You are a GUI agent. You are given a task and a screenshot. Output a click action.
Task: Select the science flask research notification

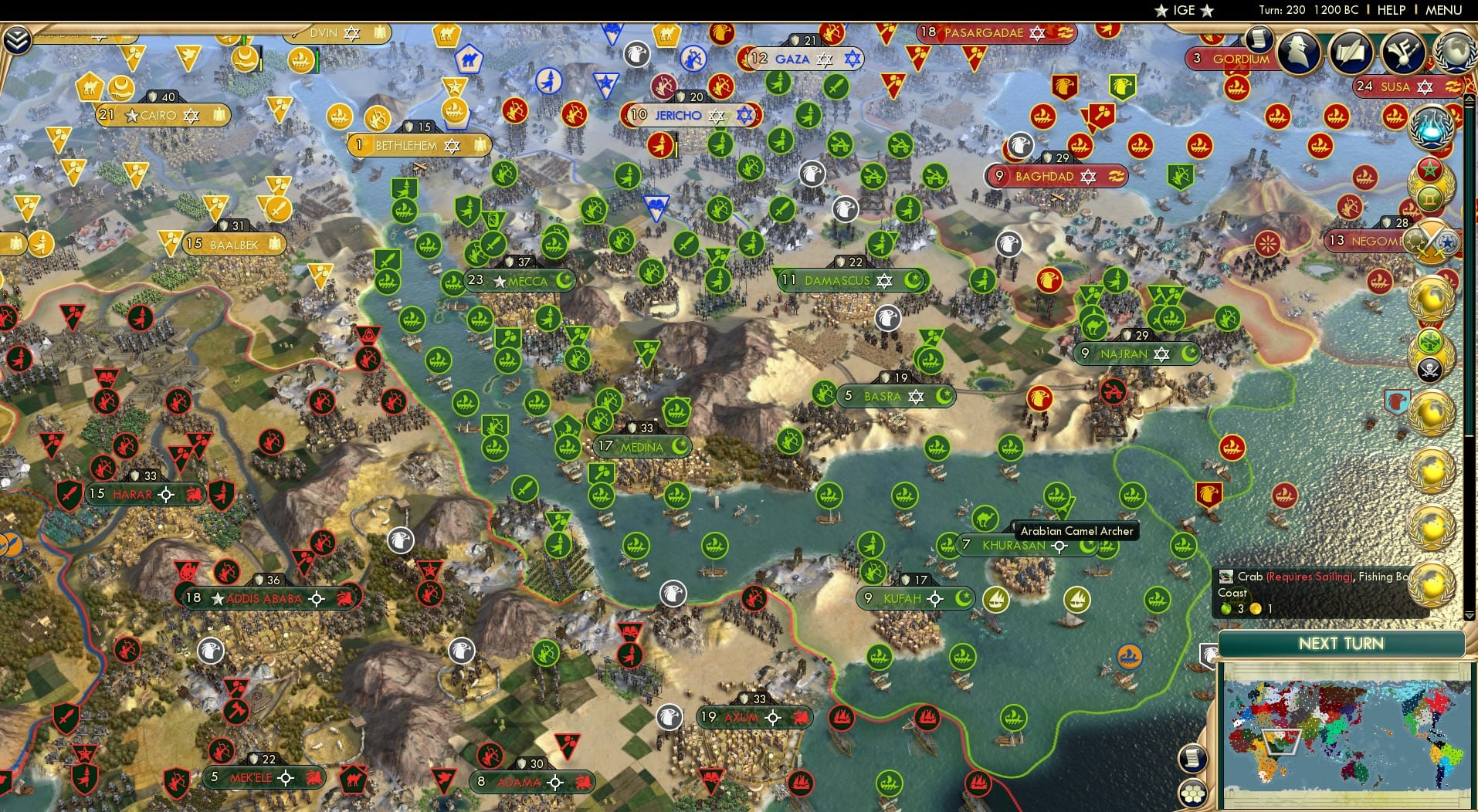coord(1432,127)
